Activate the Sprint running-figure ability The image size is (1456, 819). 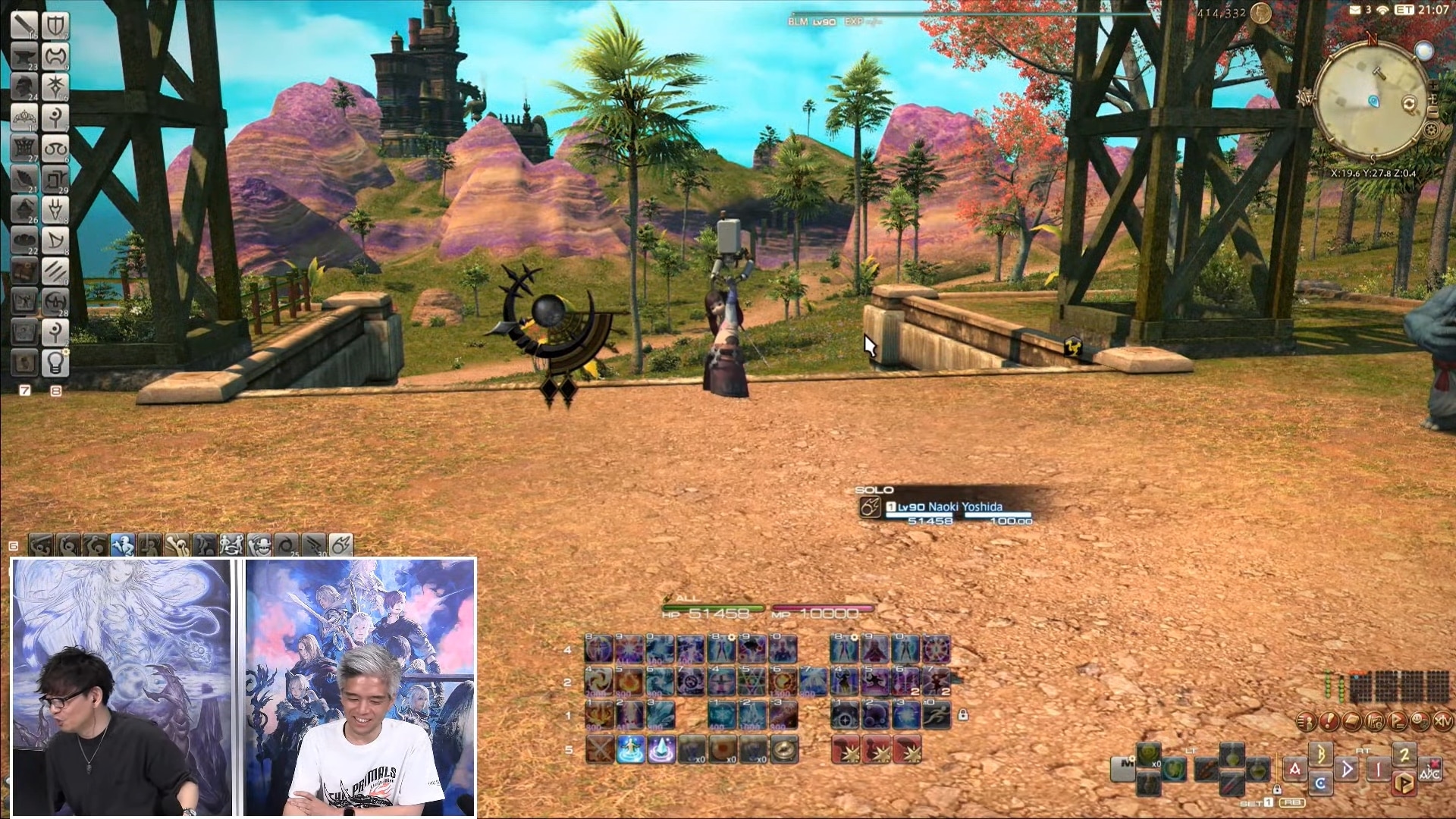pyautogui.click(x=937, y=715)
